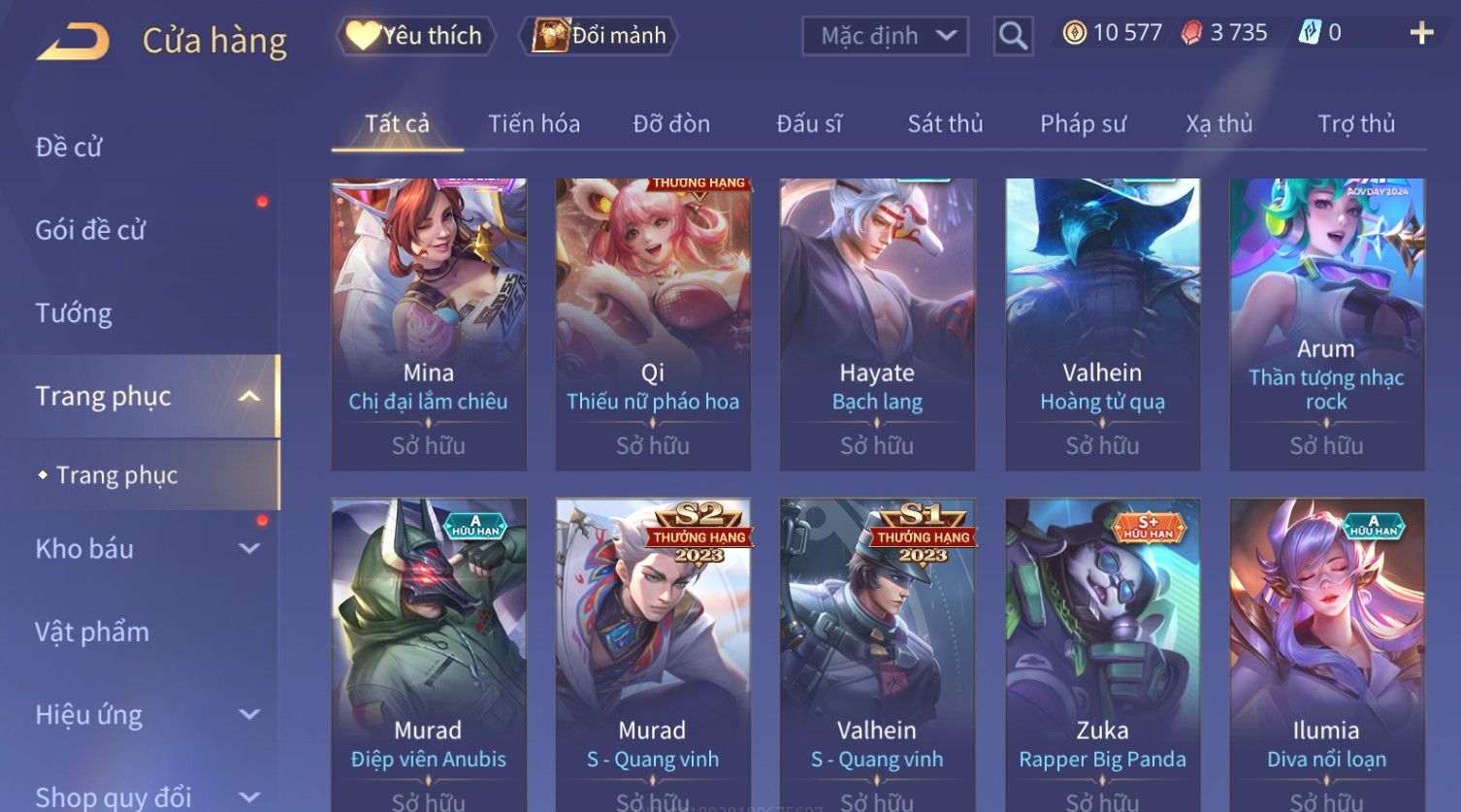1461x812 pixels.
Task: Open the Đề cử menu entry
Action: tap(69, 147)
